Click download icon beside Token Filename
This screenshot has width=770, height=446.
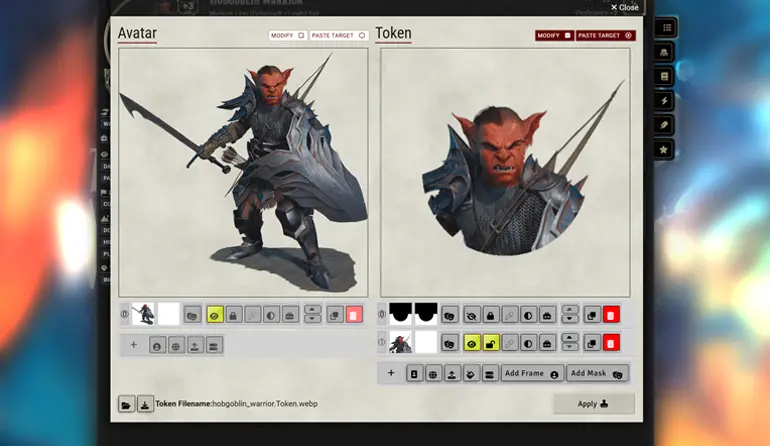[145, 404]
